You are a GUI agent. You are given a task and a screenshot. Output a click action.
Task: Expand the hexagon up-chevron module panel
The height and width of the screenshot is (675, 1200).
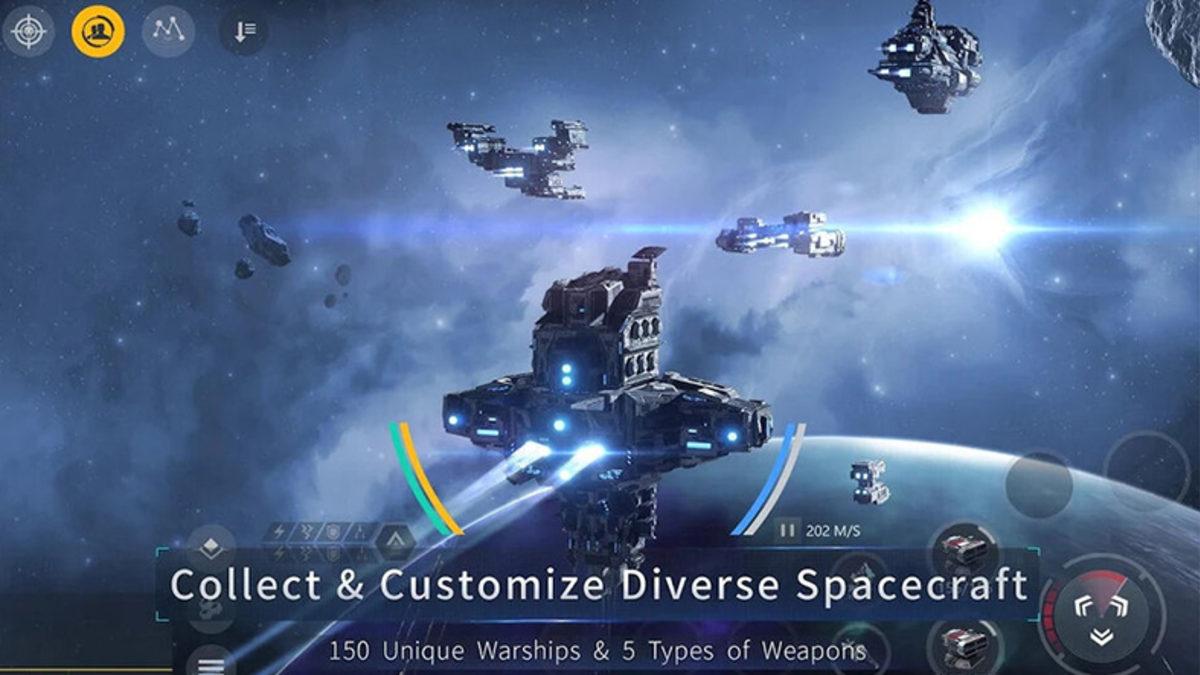point(396,541)
